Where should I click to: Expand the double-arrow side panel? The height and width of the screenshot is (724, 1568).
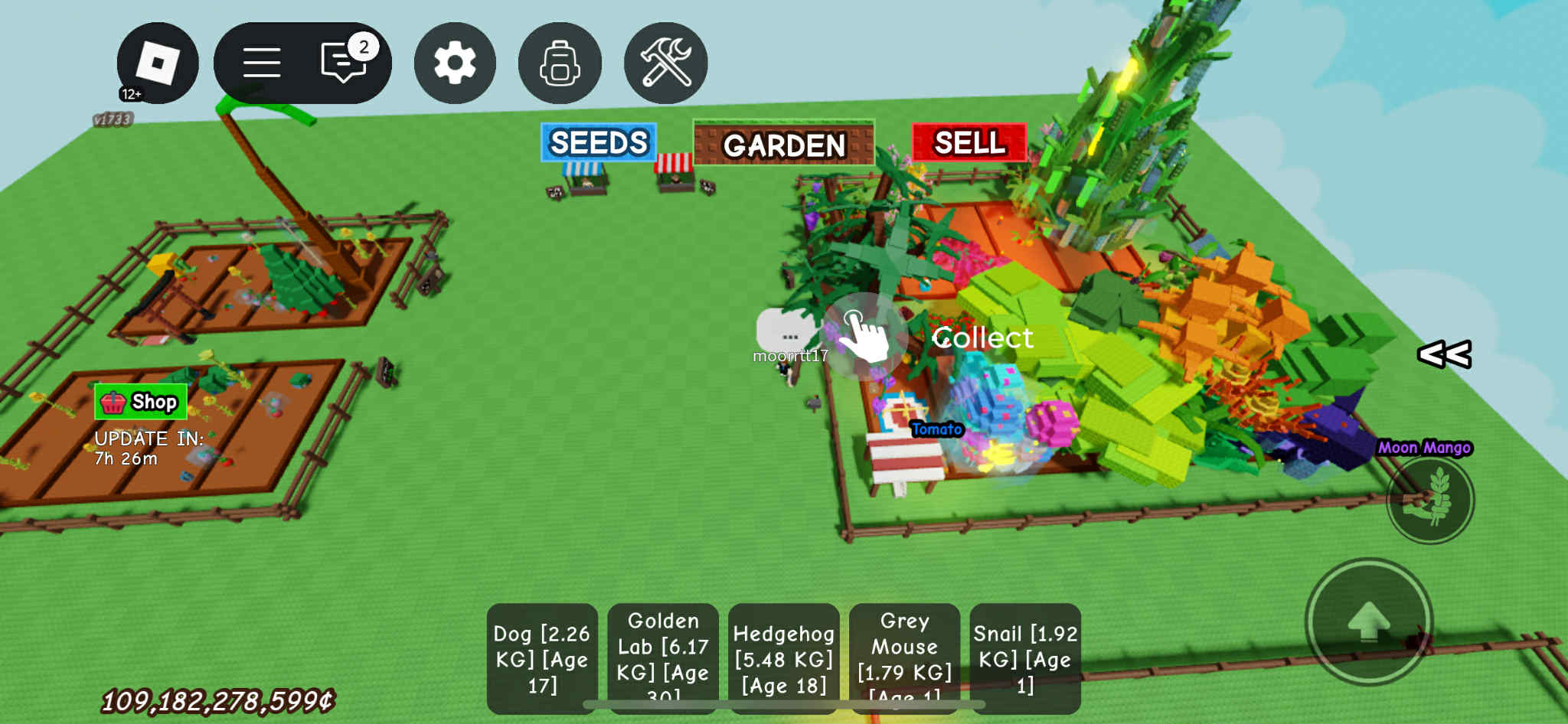tap(1444, 354)
